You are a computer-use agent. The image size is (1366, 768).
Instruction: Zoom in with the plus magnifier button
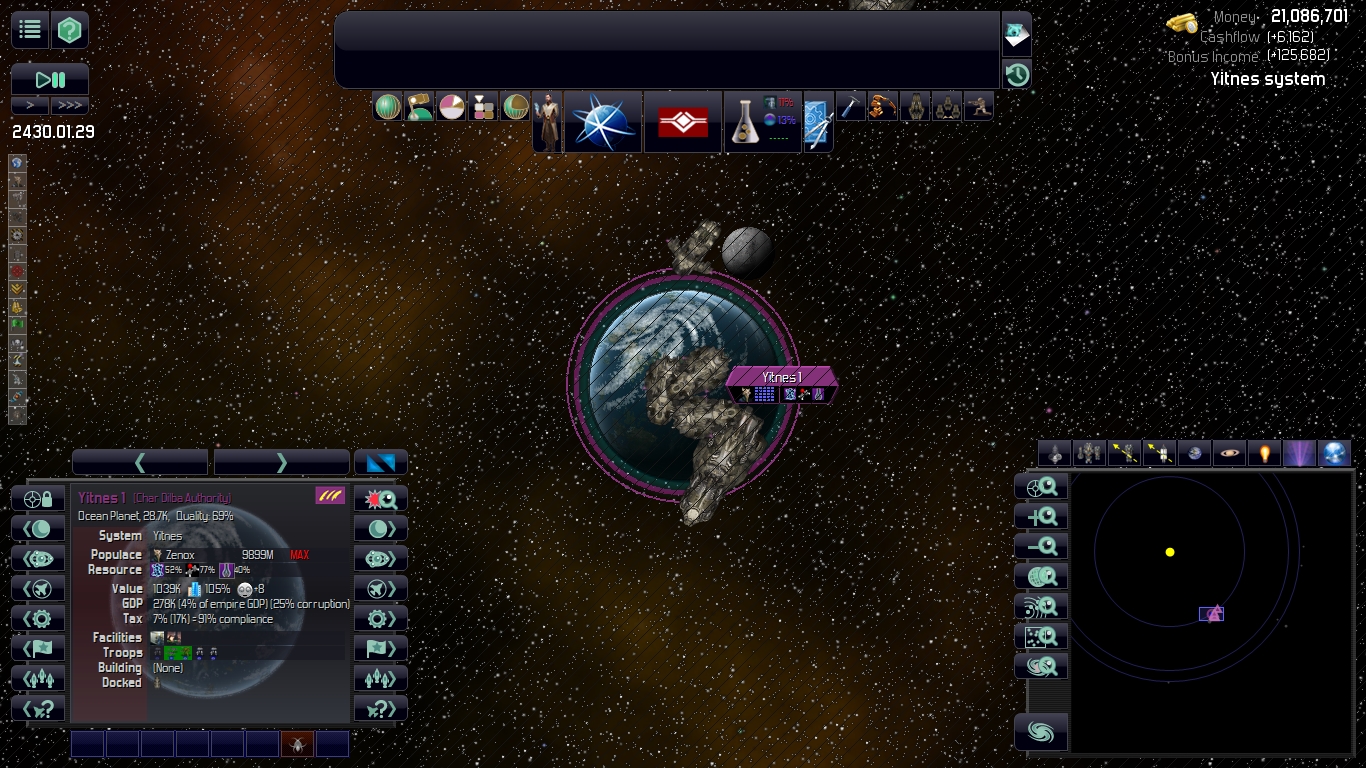click(x=1041, y=517)
